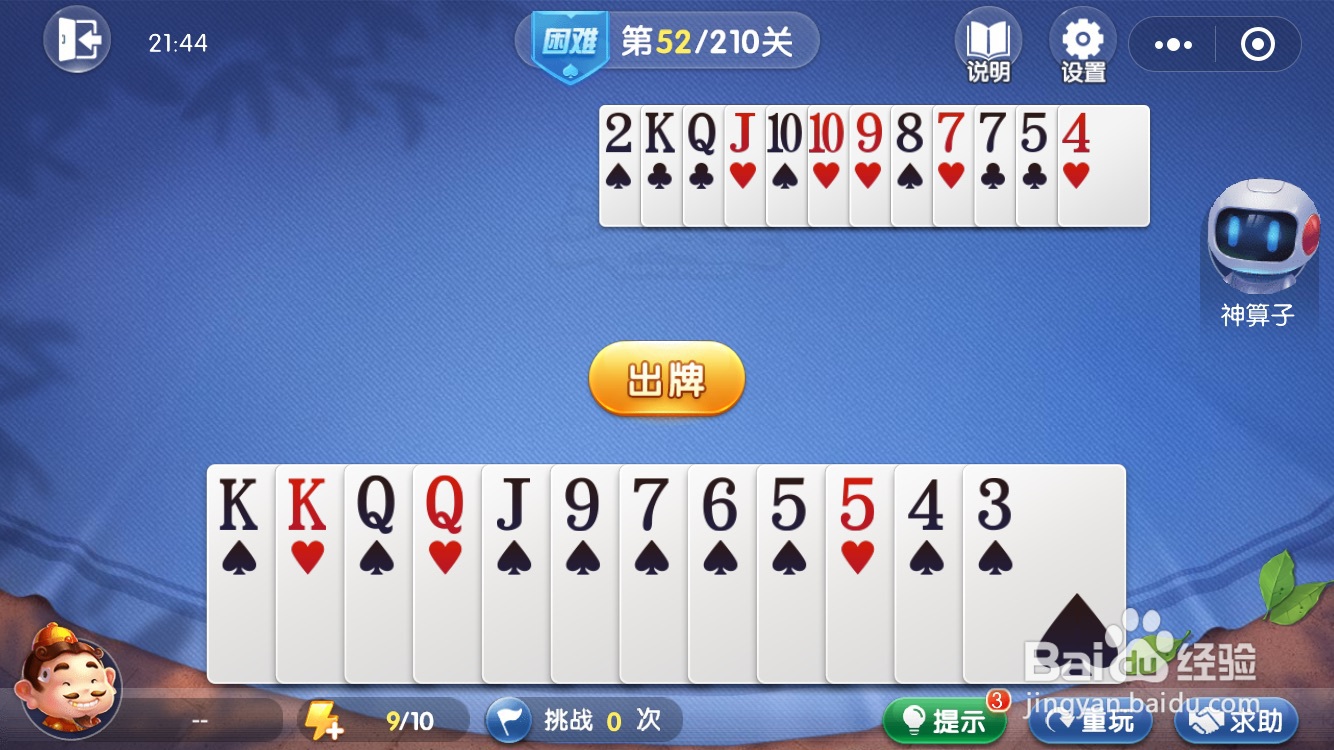Screen dimensions: 1334x750
Task: Expand the ellipsis more-options menu
Action: pyautogui.click(x=1172, y=44)
